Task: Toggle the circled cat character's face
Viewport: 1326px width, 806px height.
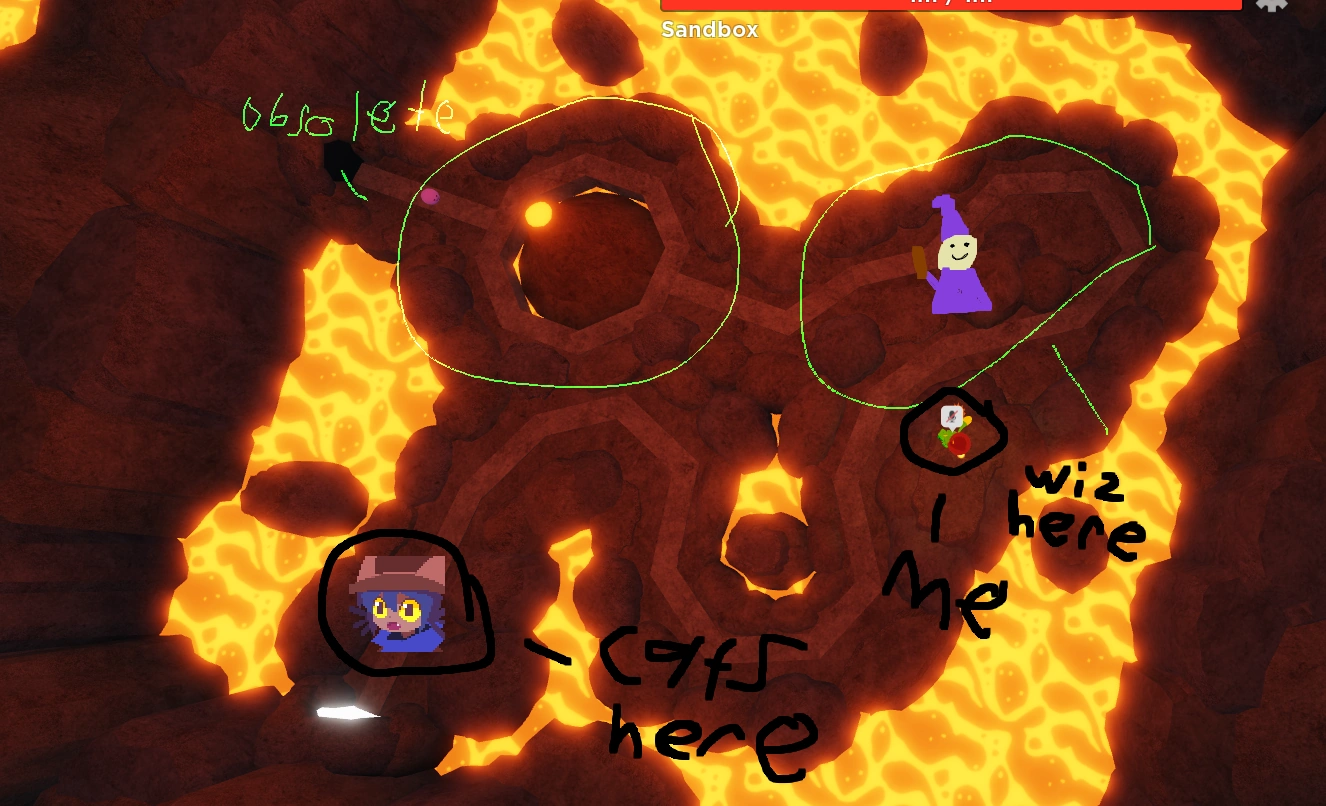Action: 400,608
